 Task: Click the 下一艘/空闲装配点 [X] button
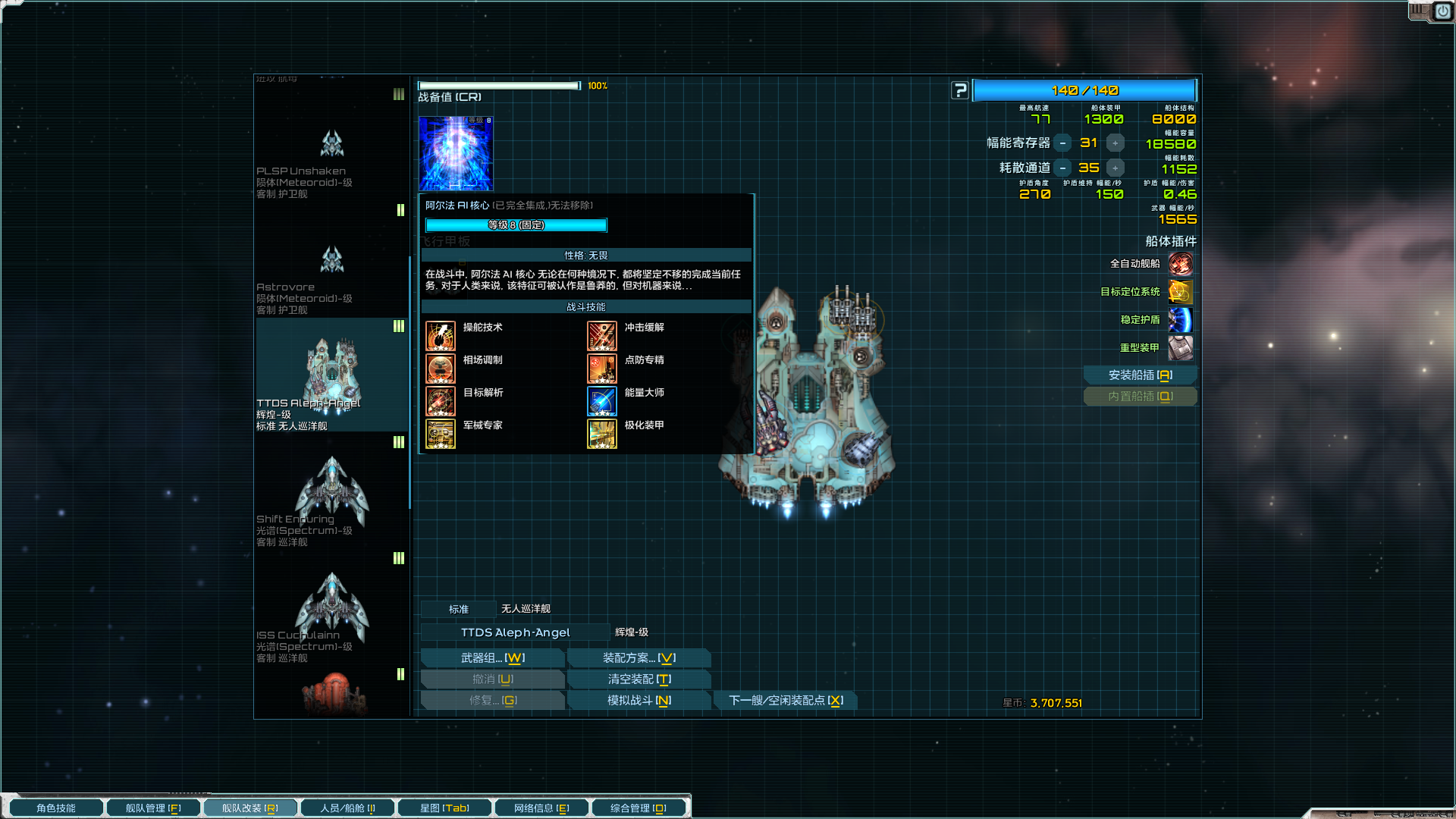pyautogui.click(x=785, y=700)
